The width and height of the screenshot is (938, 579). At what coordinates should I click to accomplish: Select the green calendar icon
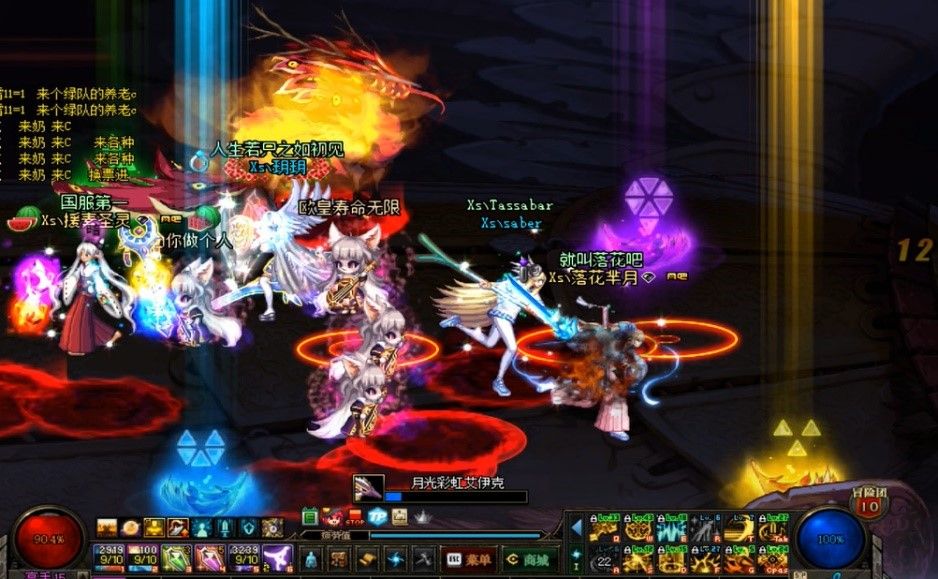click(x=310, y=517)
